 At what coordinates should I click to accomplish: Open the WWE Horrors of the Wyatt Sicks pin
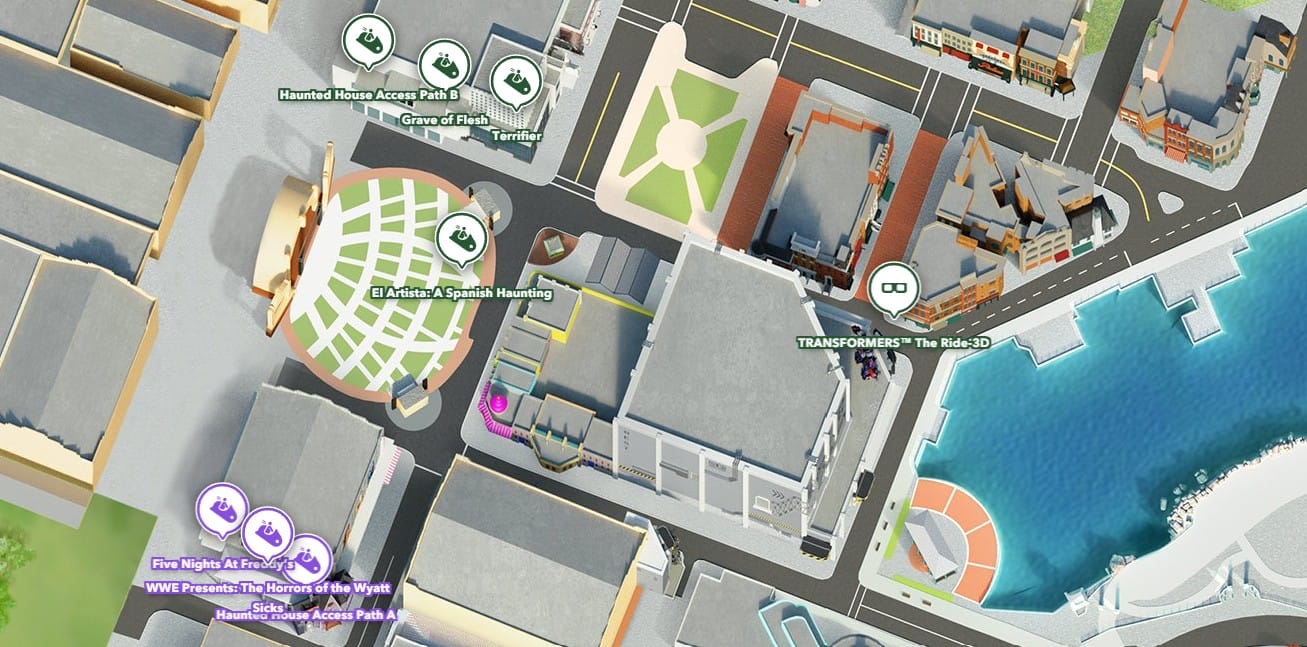[267, 532]
